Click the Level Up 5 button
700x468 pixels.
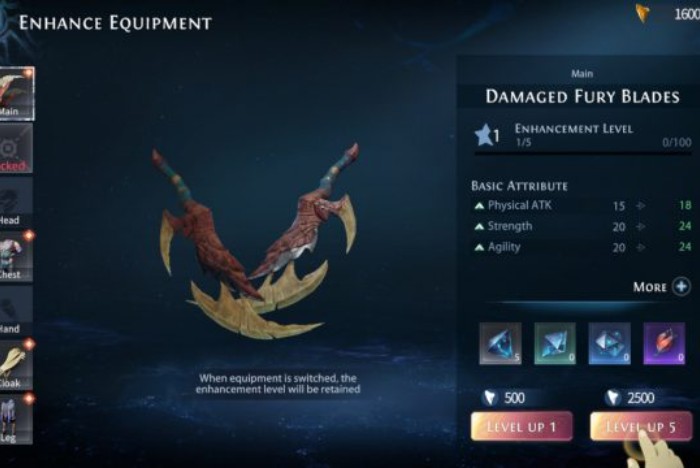(x=640, y=427)
